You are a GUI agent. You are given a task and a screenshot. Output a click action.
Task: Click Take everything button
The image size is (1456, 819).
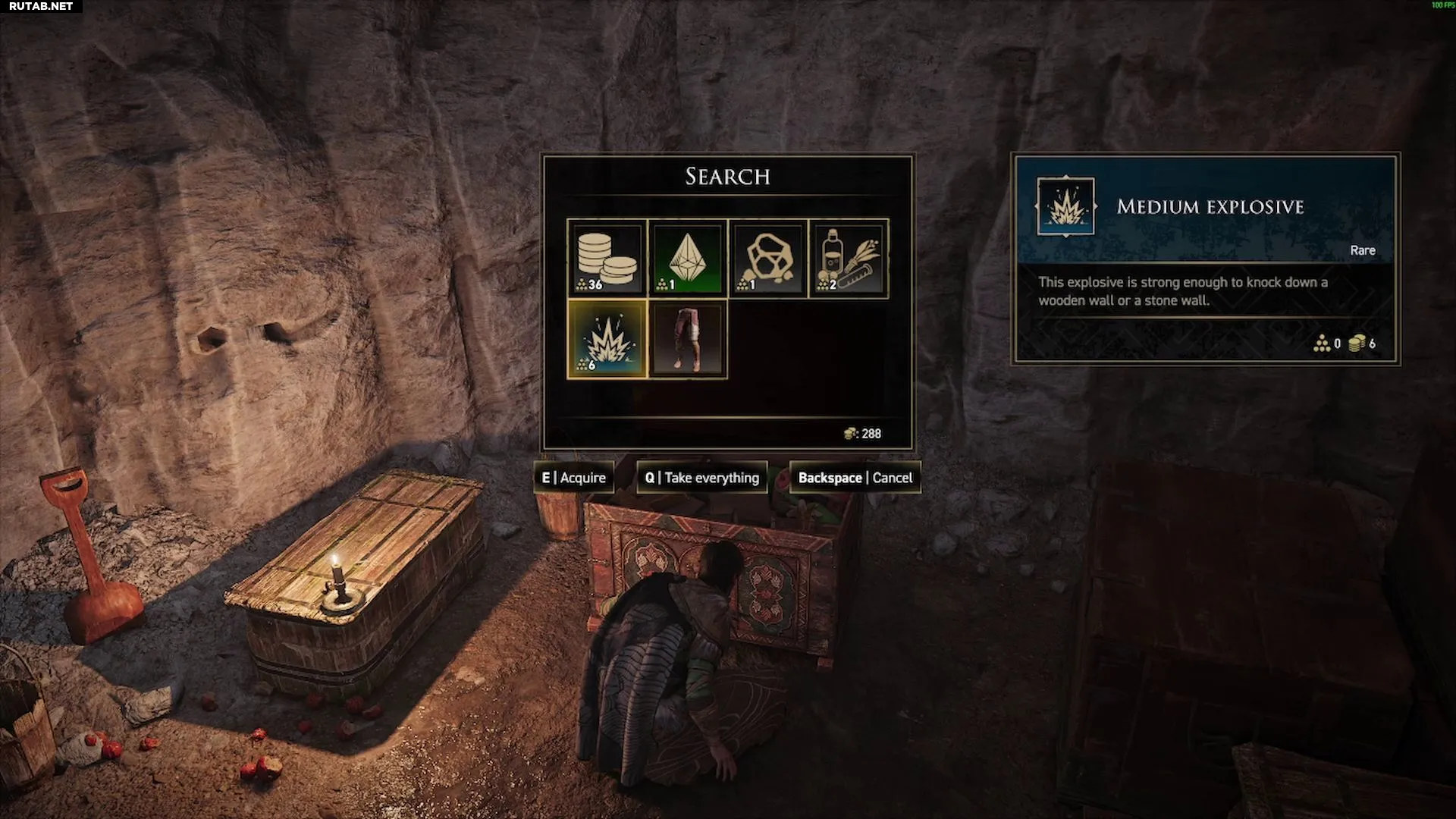coord(702,478)
